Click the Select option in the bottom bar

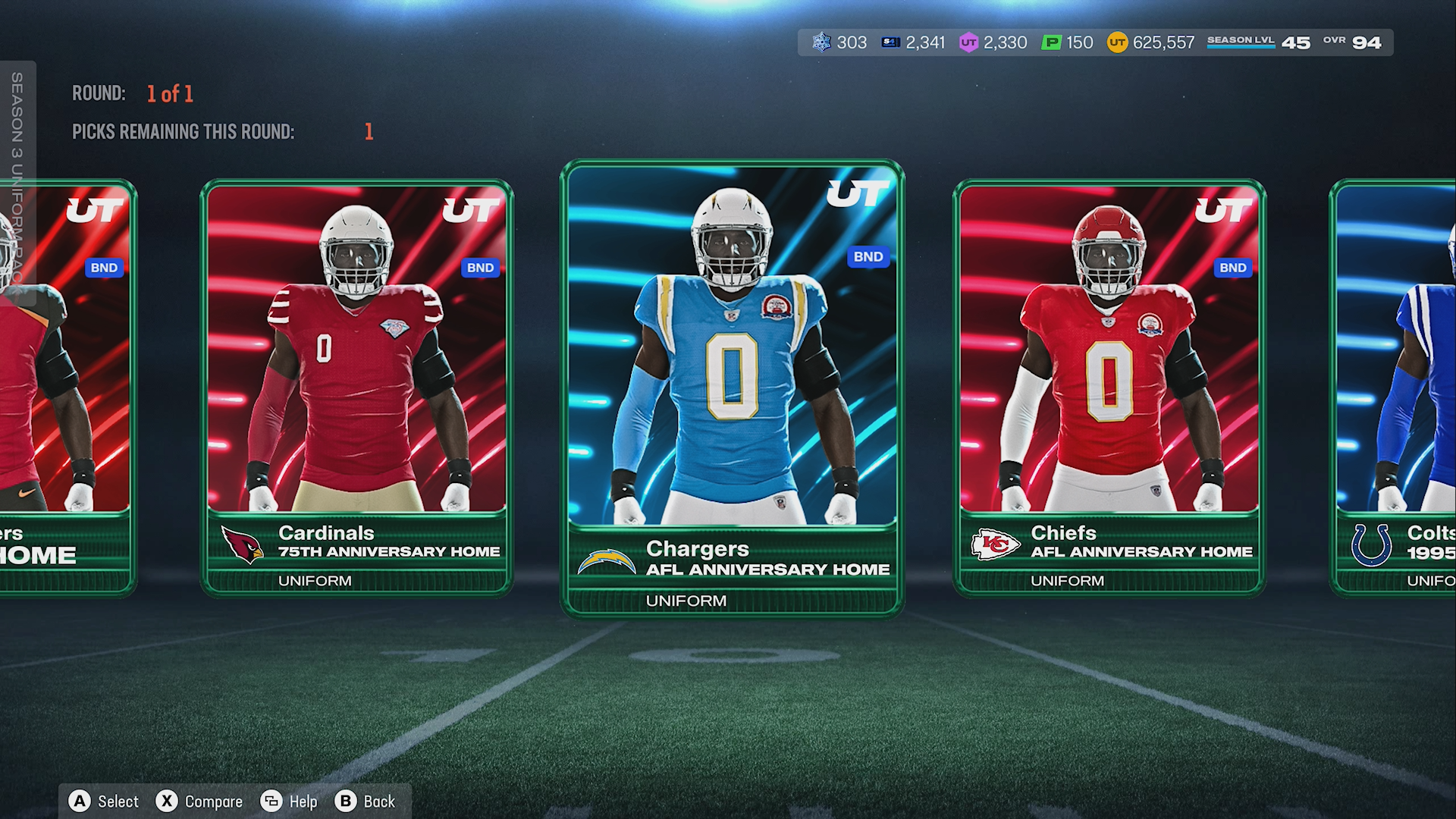click(104, 802)
